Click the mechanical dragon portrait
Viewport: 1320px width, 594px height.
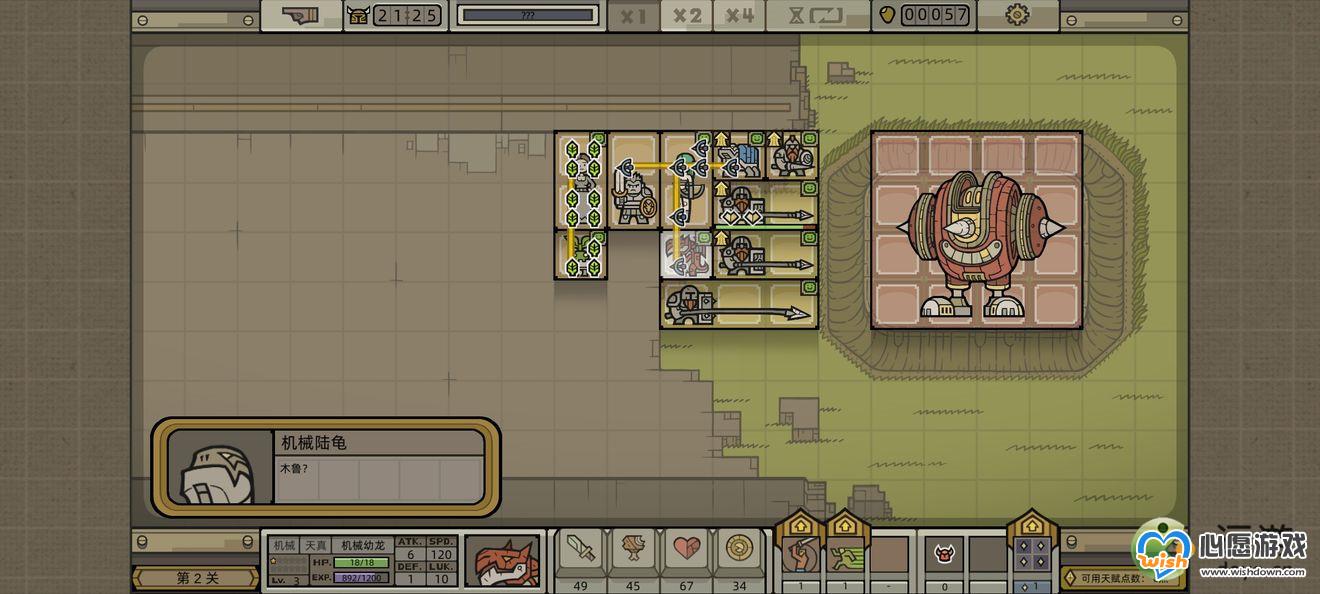[502, 560]
